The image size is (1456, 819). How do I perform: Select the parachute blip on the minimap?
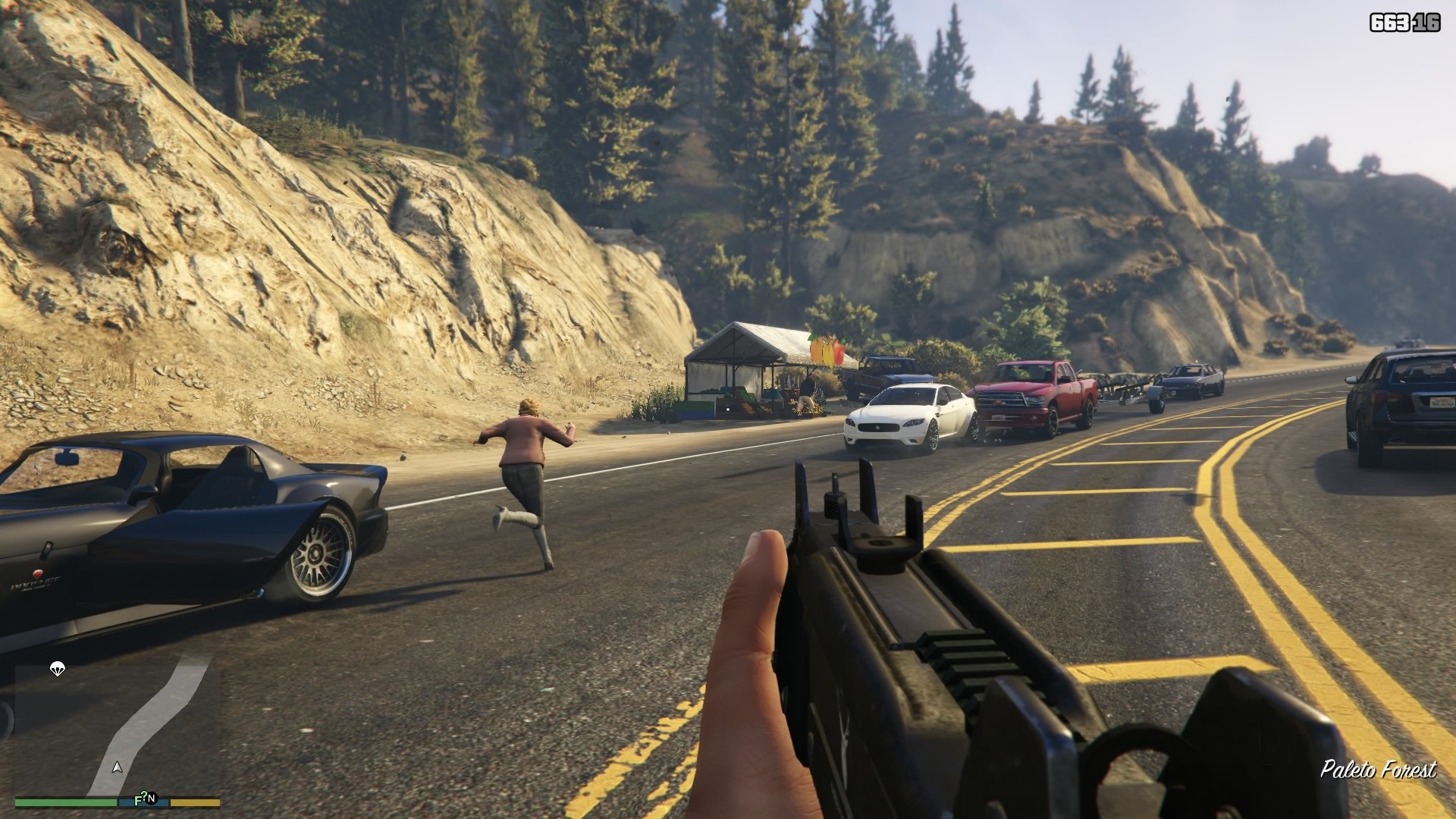point(57,670)
